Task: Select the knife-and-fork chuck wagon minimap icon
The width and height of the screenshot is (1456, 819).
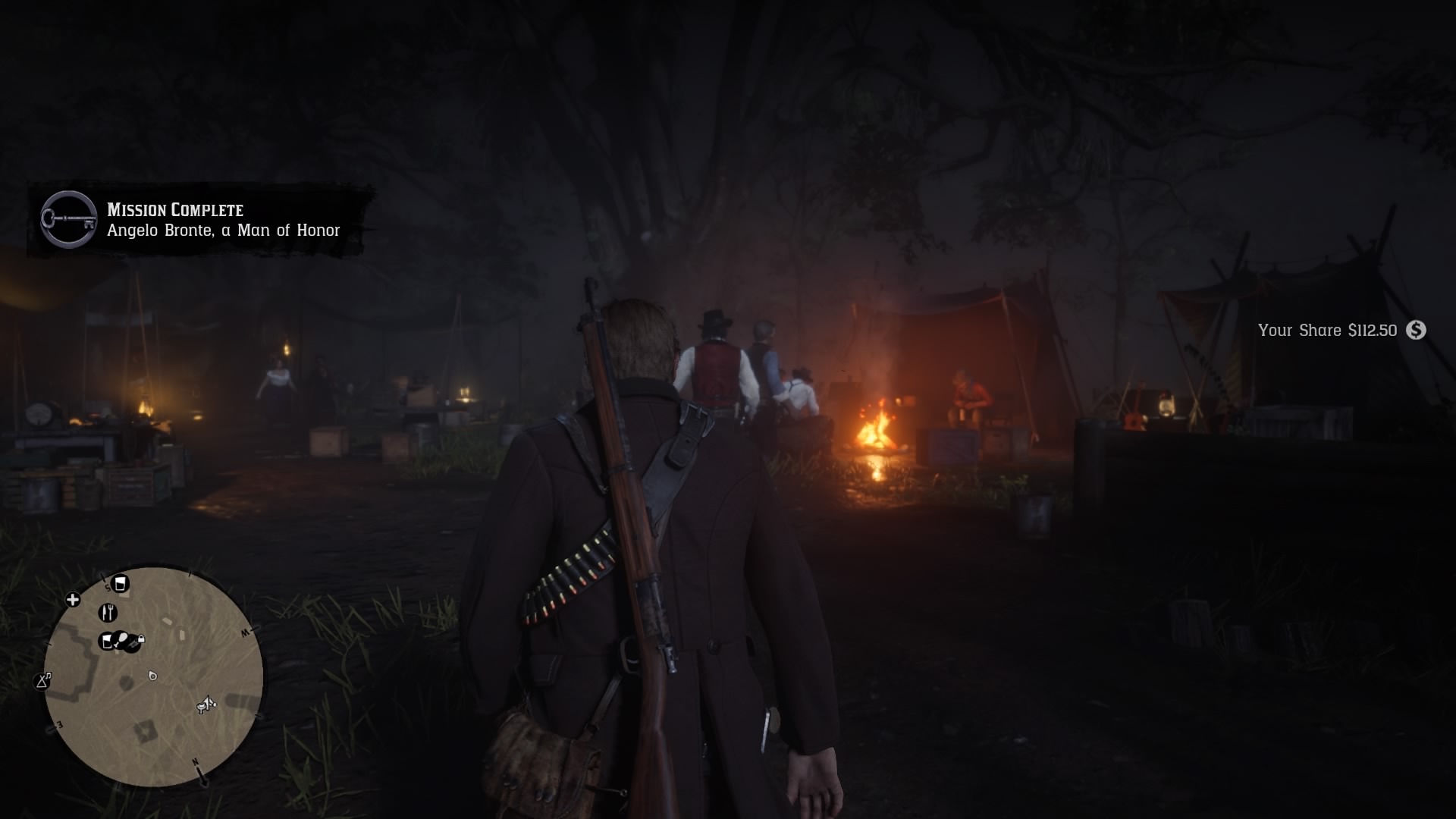Action: tap(108, 612)
